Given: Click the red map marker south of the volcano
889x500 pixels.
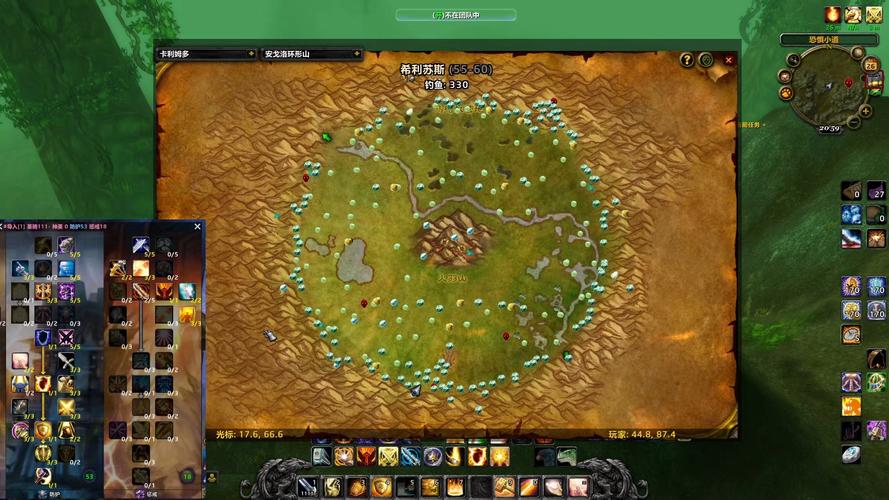Looking at the screenshot, I should 506,336.
